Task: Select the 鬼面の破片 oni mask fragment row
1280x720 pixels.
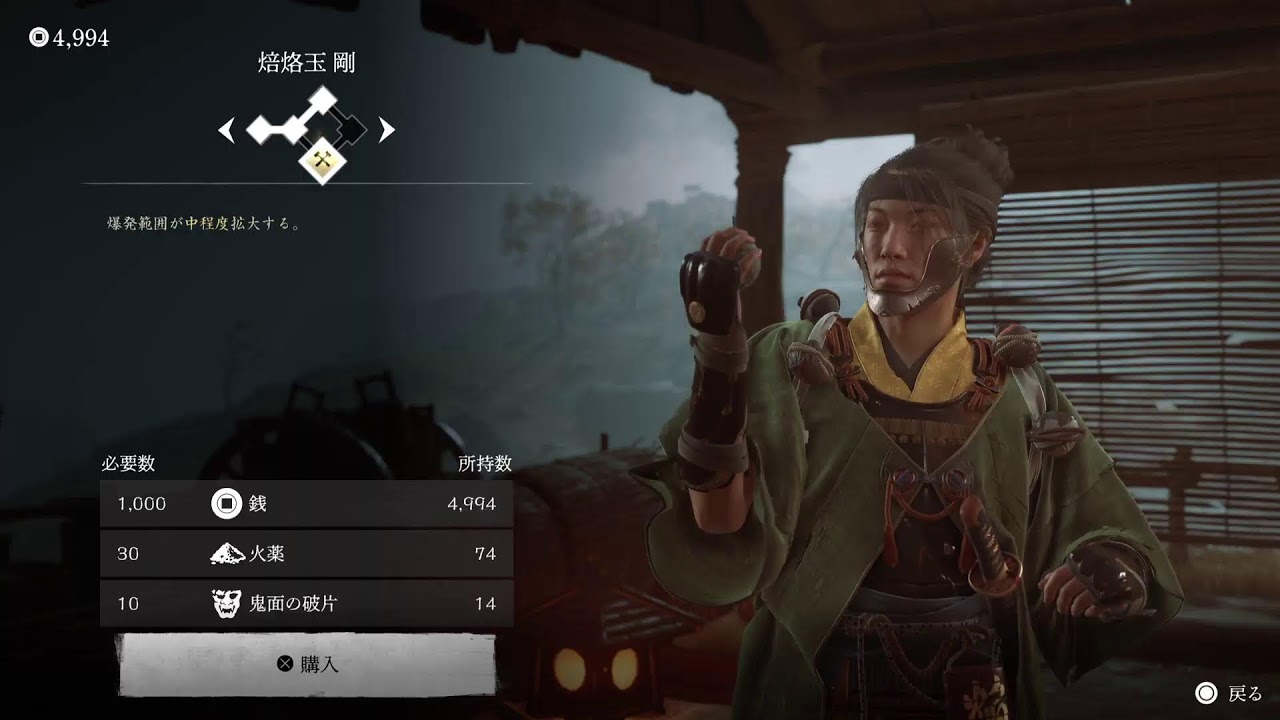Action: coord(306,604)
